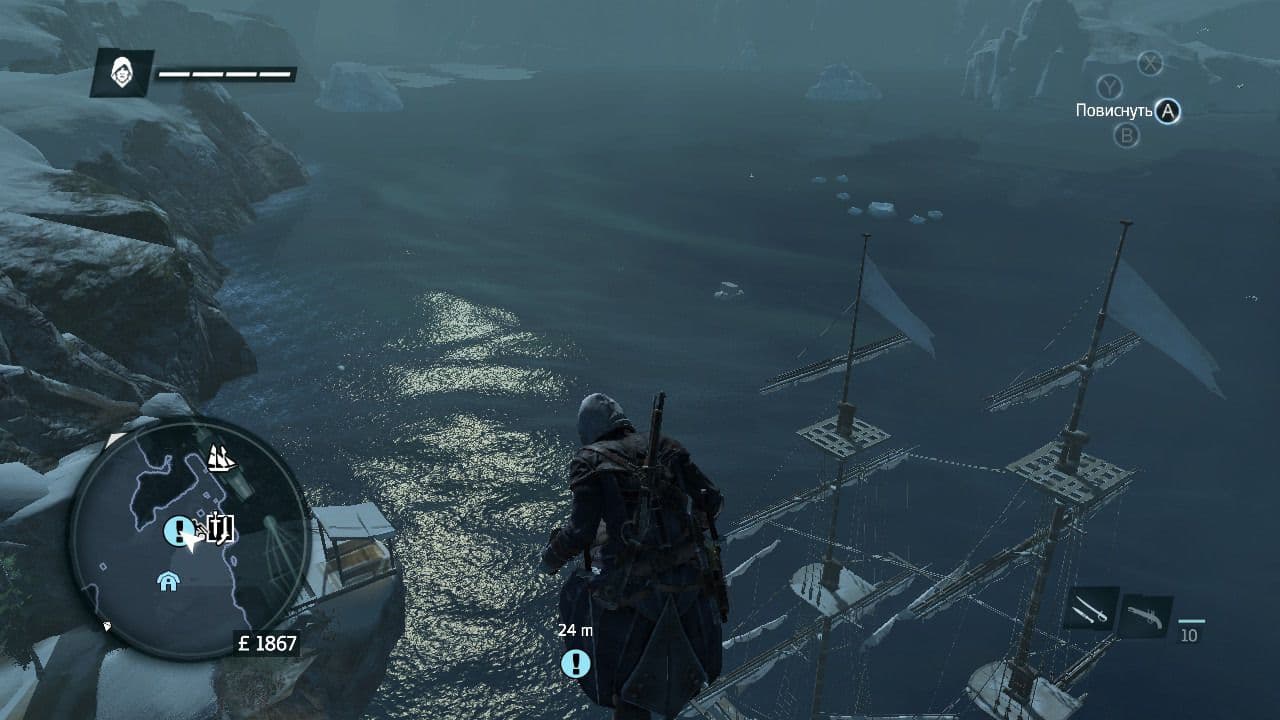Click the hooded player portrait top left

point(122,71)
